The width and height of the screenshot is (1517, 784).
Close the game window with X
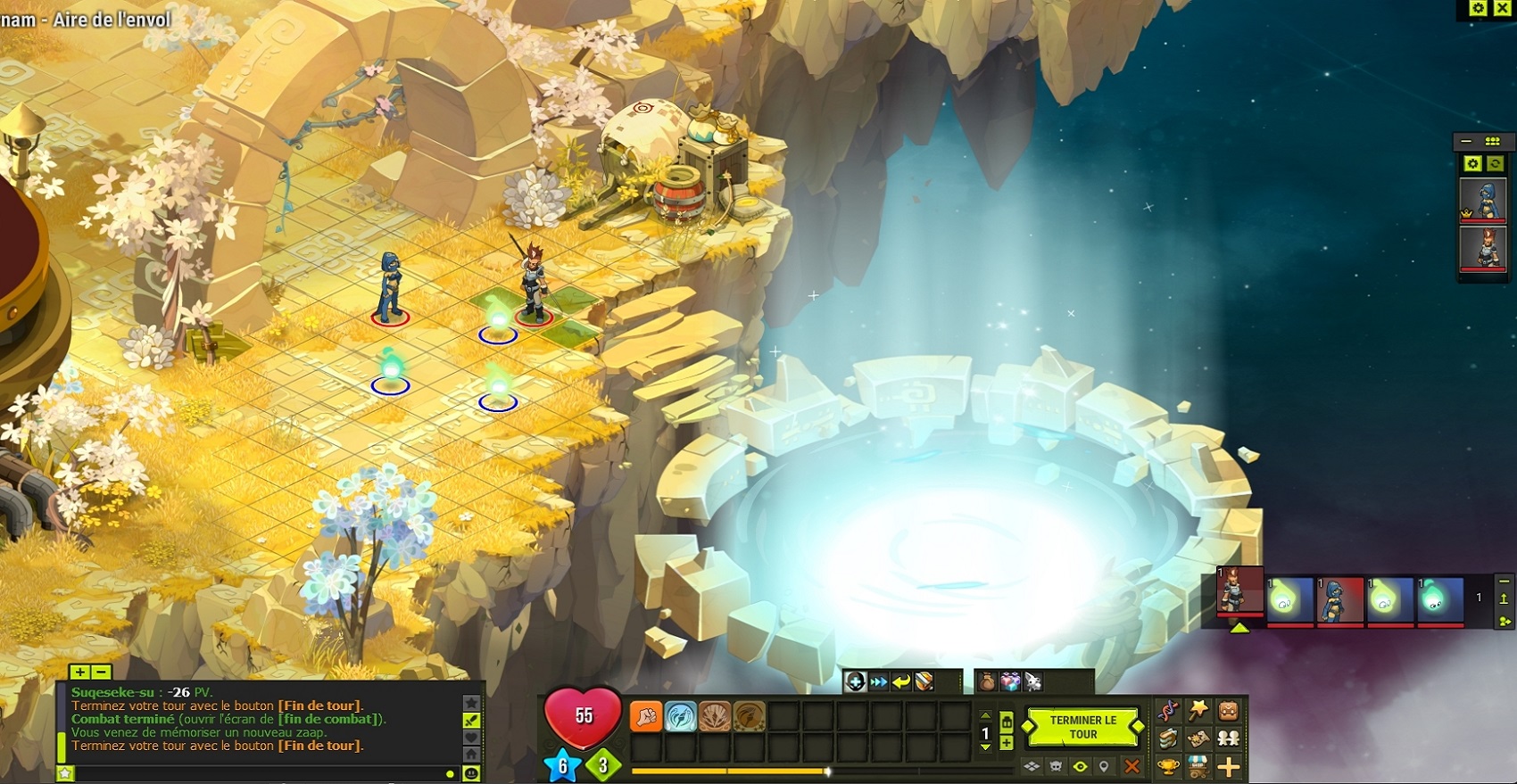1502,8
